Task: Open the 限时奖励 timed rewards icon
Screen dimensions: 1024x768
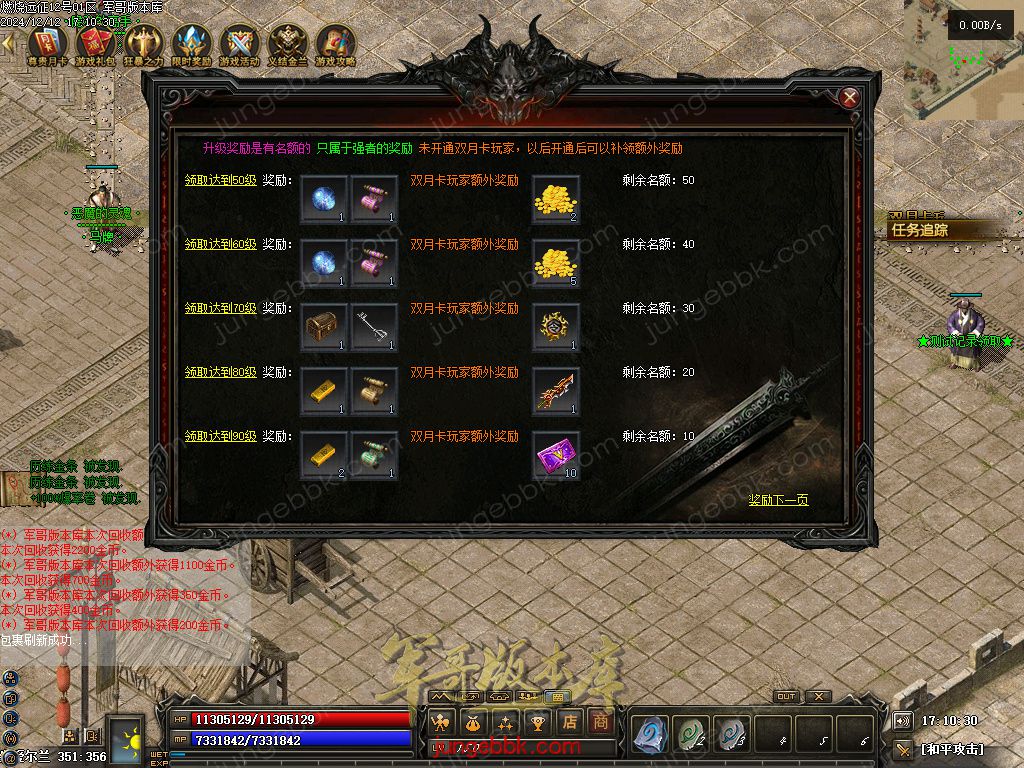Action: (191, 45)
